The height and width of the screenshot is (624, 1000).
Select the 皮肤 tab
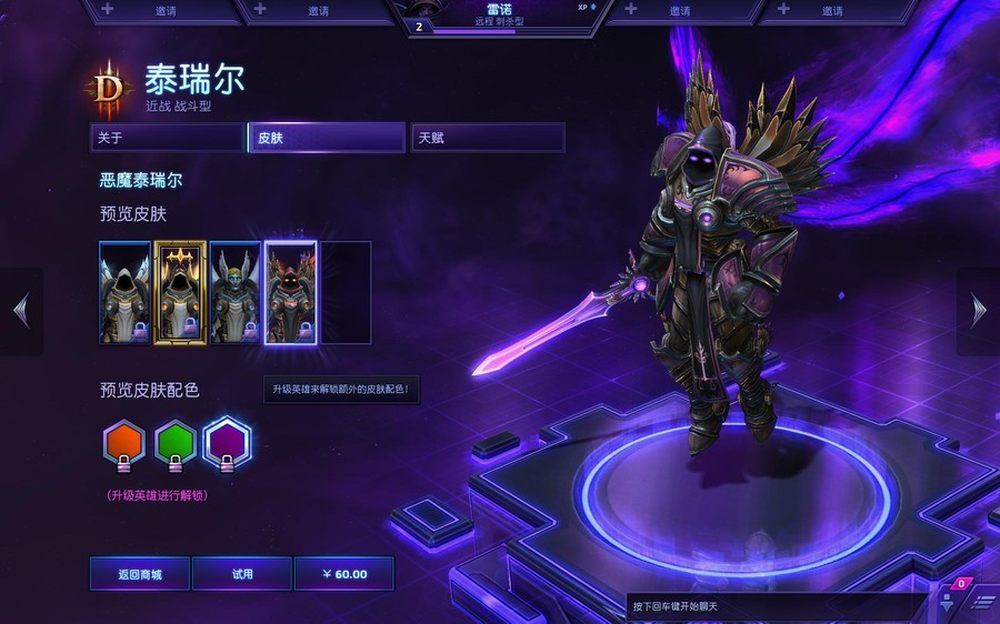tap(326, 138)
